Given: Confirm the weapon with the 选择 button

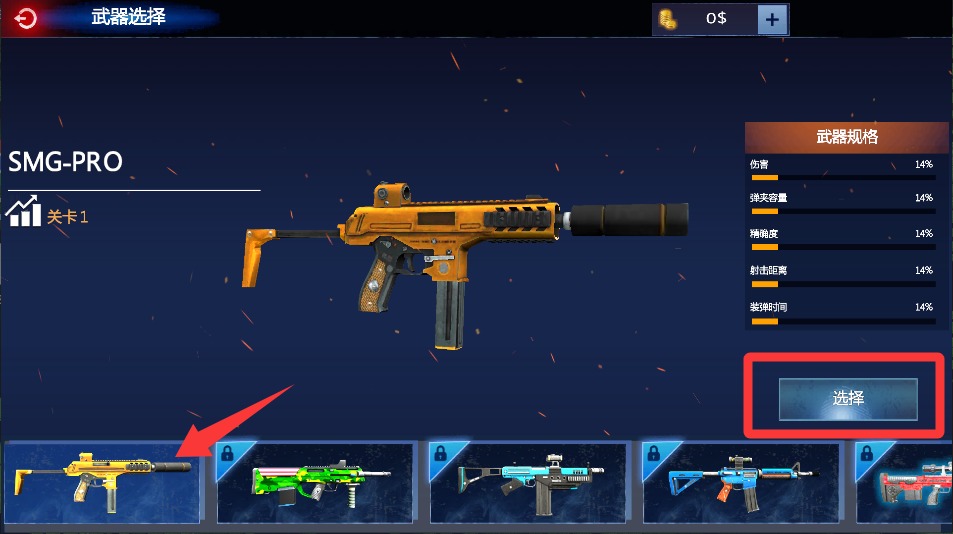Looking at the screenshot, I should click(848, 398).
